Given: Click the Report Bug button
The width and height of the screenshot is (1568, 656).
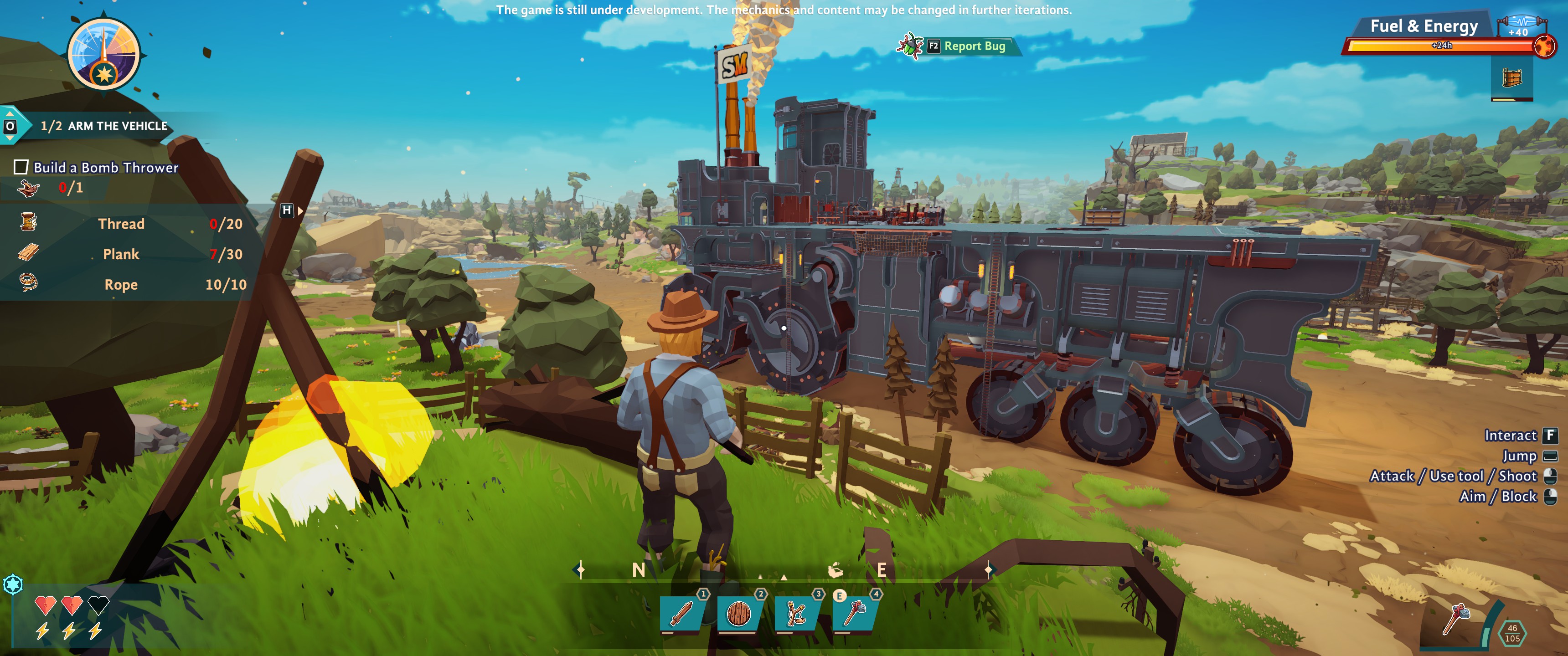Looking at the screenshot, I should (967, 46).
